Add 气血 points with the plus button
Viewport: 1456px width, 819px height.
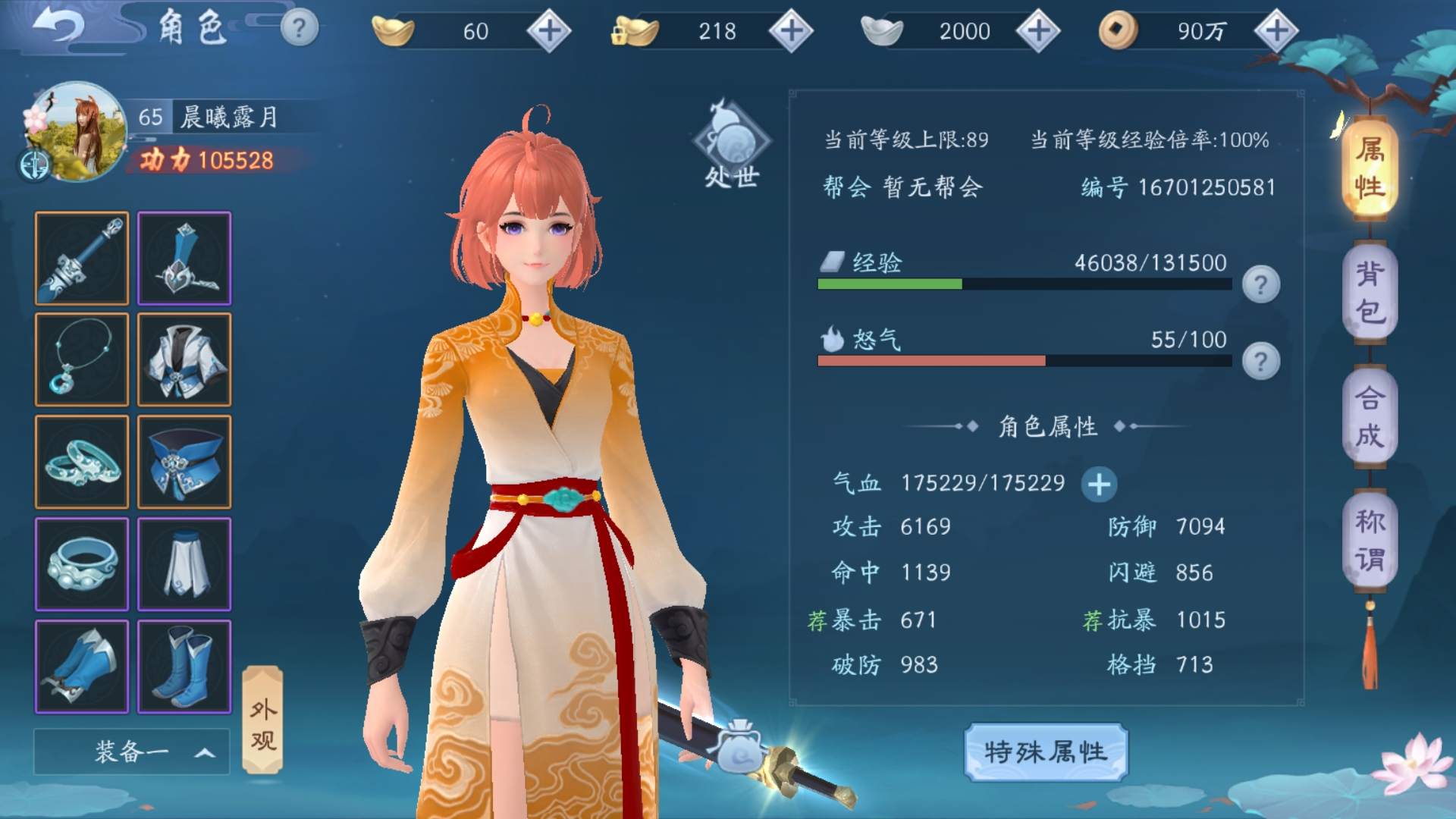pos(1099,483)
